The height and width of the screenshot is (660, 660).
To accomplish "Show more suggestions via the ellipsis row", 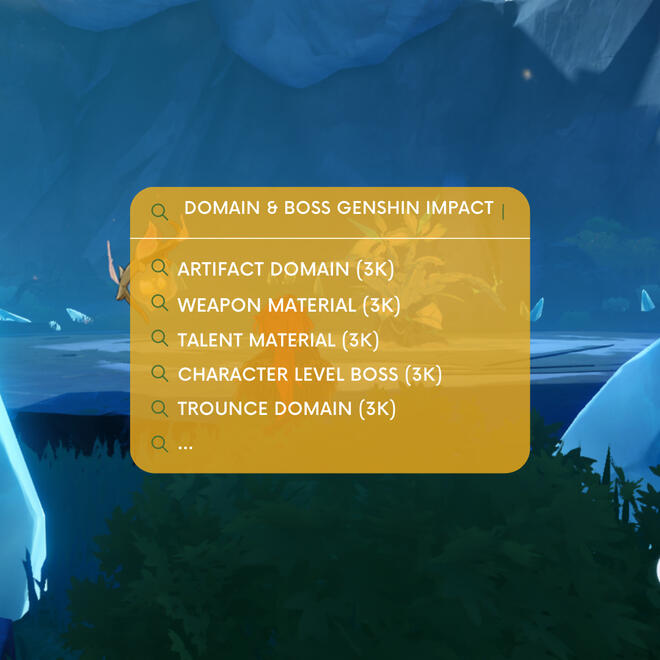I will coord(185,444).
